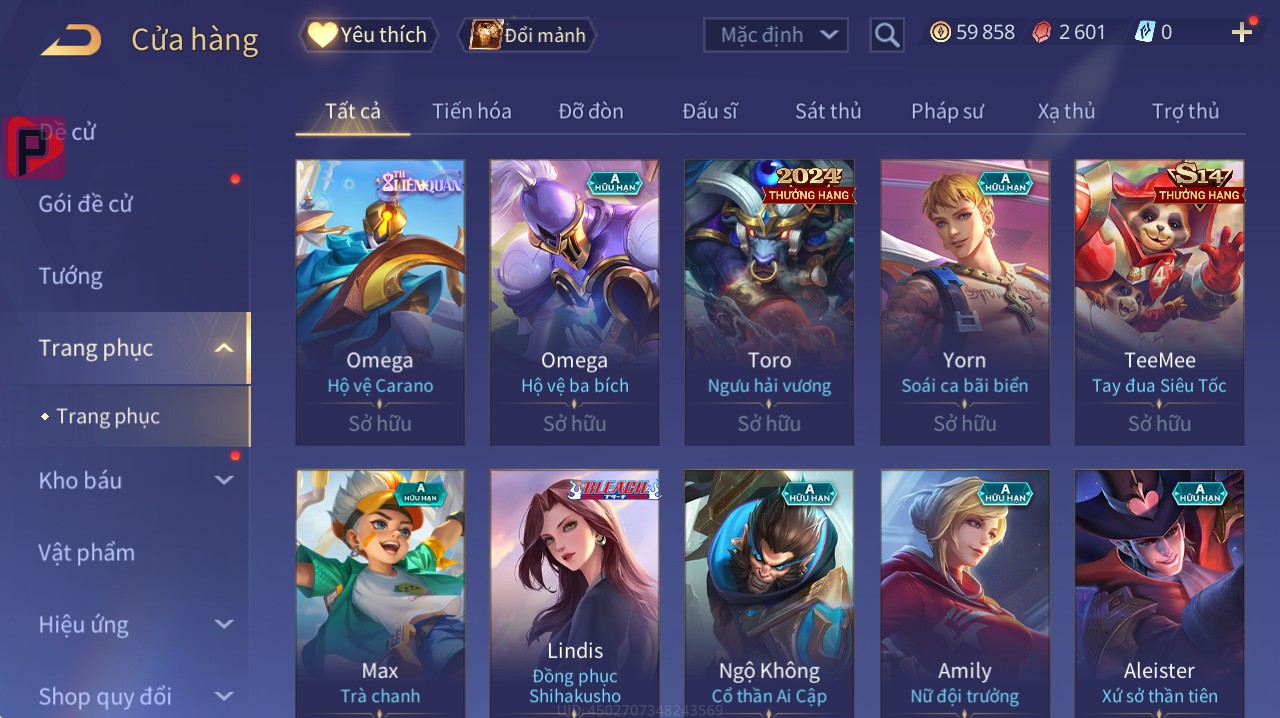Open the Đổi mảnh fragment exchange
The width and height of the screenshot is (1280, 718).
527,35
